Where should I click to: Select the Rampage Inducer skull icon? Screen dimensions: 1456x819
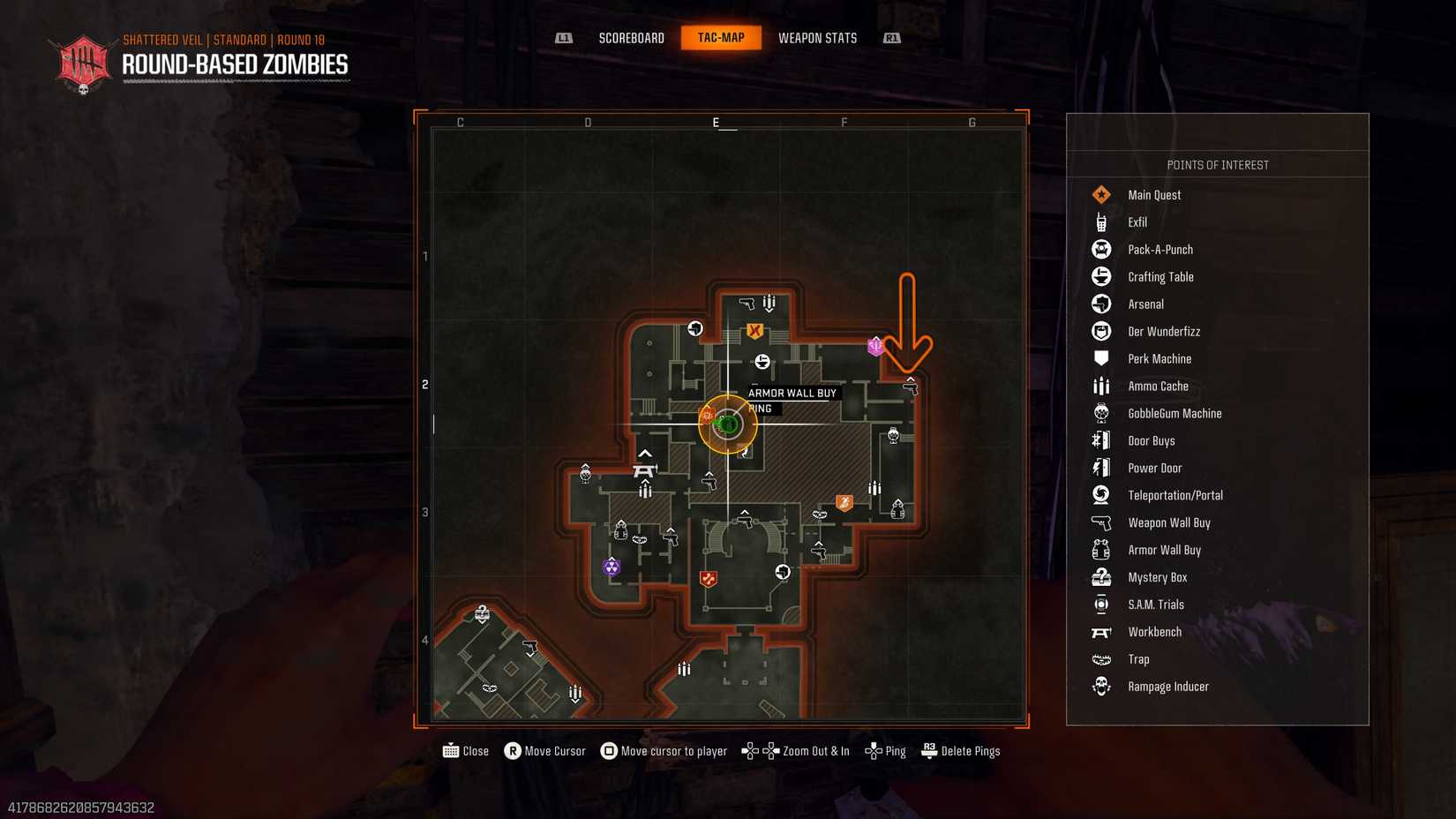click(x=1100, y=686)
